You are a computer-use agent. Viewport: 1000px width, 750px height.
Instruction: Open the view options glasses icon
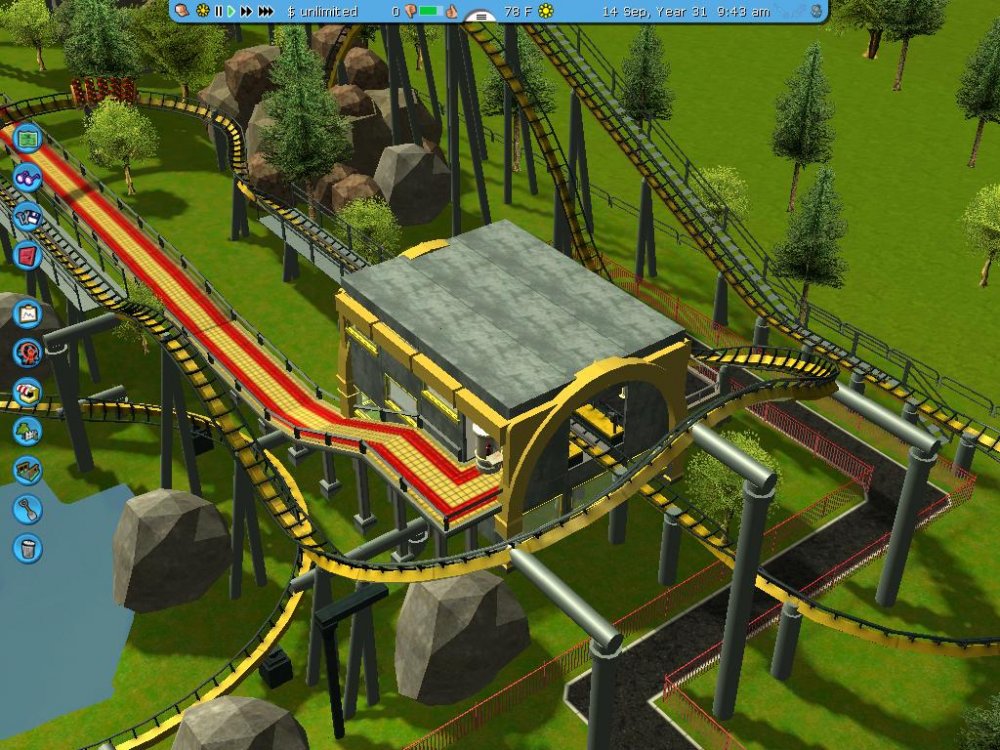[x=27, y=178]
